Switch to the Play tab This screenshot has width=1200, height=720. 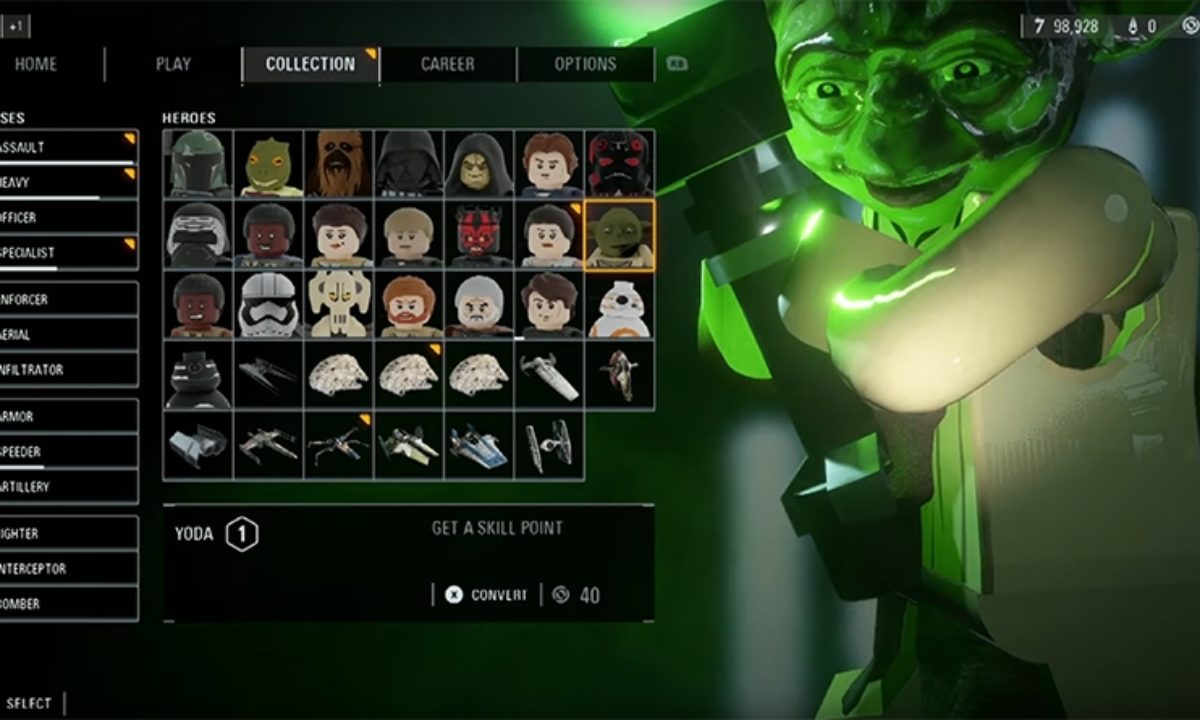click(173, 64)
